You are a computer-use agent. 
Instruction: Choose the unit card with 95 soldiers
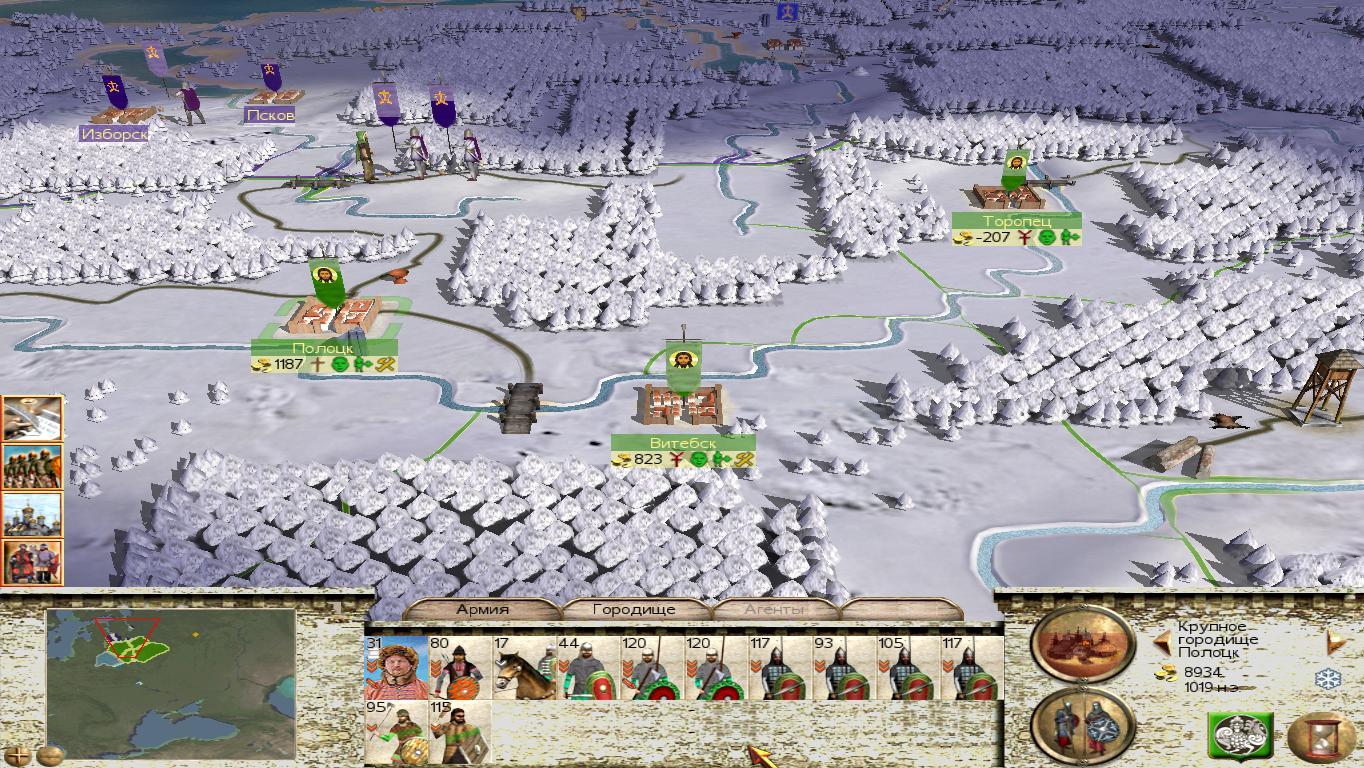pyautogui.click(x=396, y=732)
